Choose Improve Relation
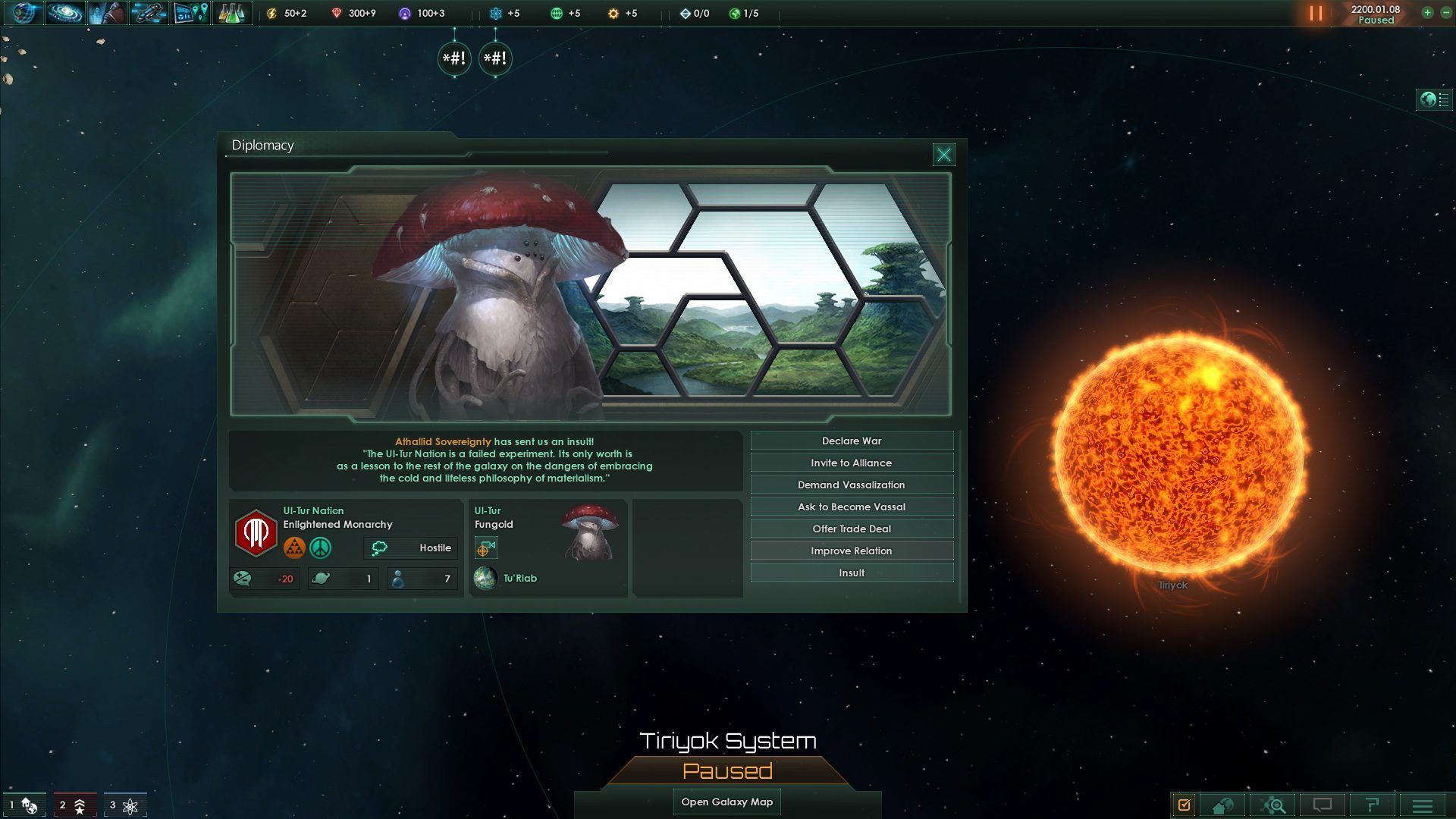 (x=852, y=551)
